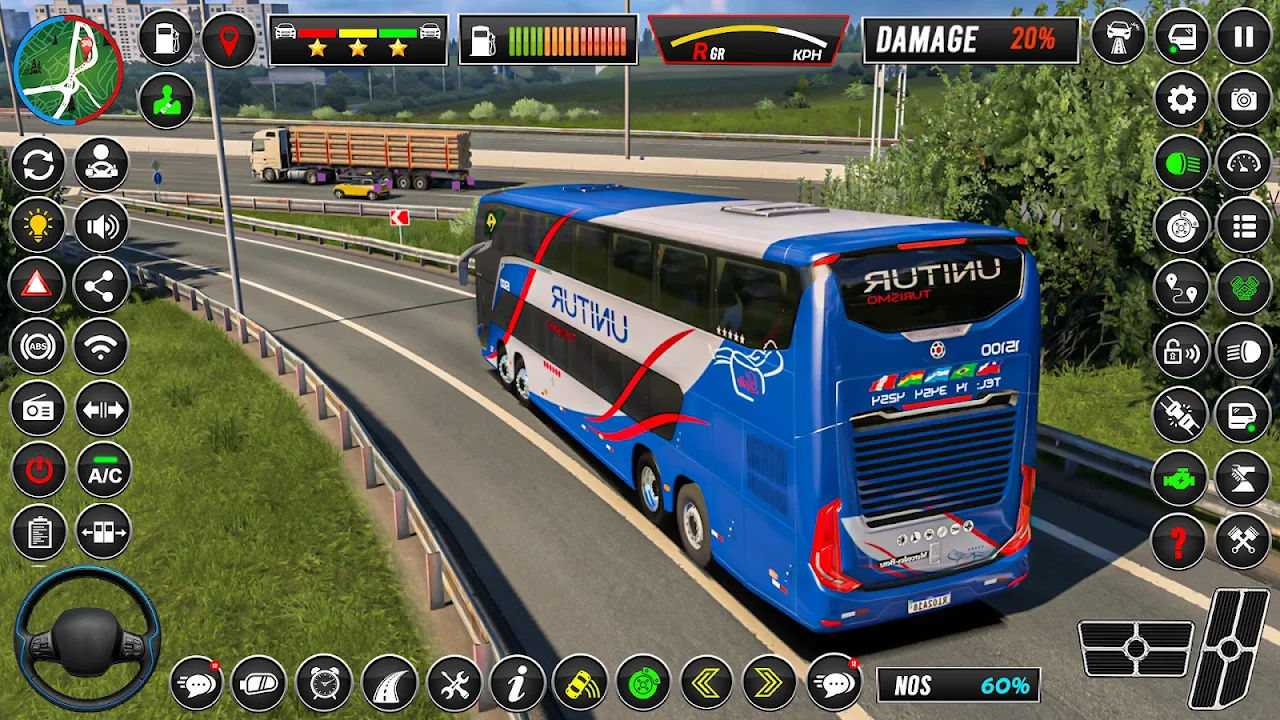Turn on the radio button
The height and width of the screenshot is (720, 1280).
(x=38, y=408)
